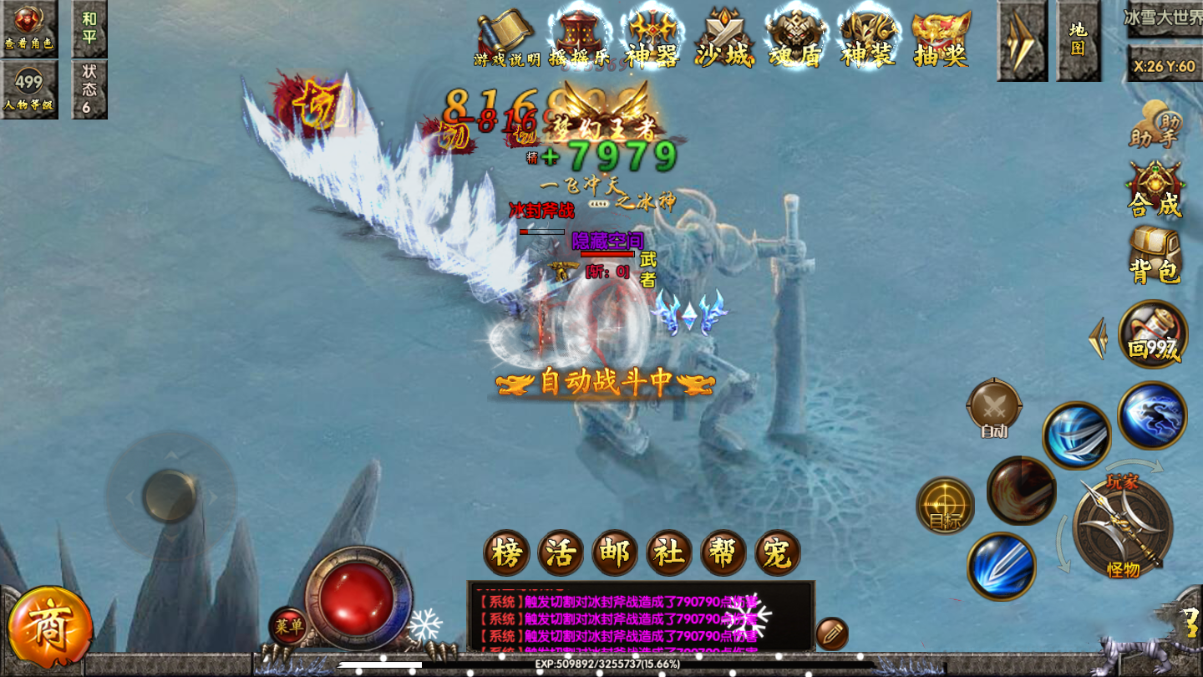Open the 状态 status panel
The image size is (1203, 677).
pos(90,89)
